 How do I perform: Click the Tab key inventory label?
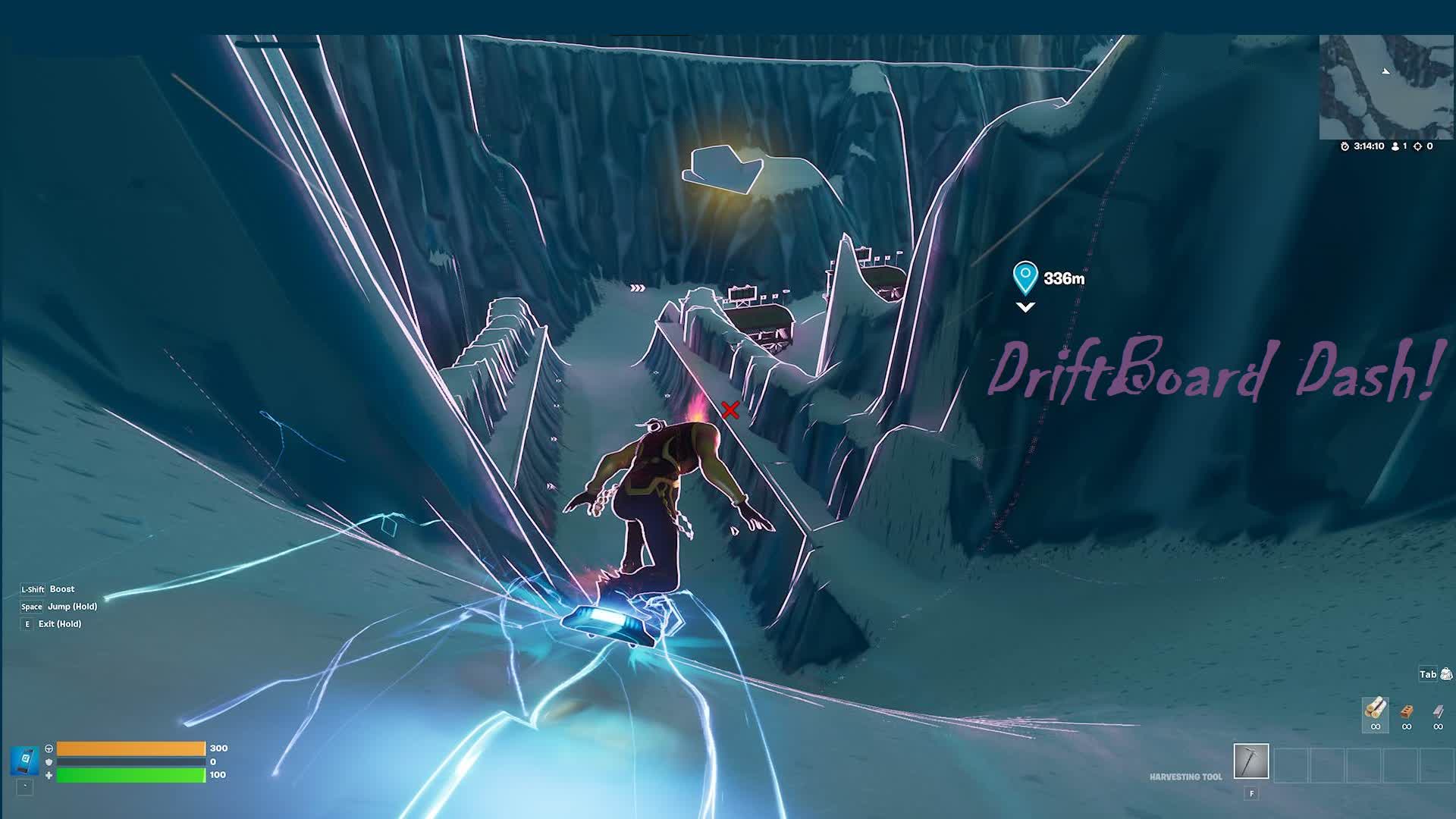pyautogui.click(x=1428, y=675)
